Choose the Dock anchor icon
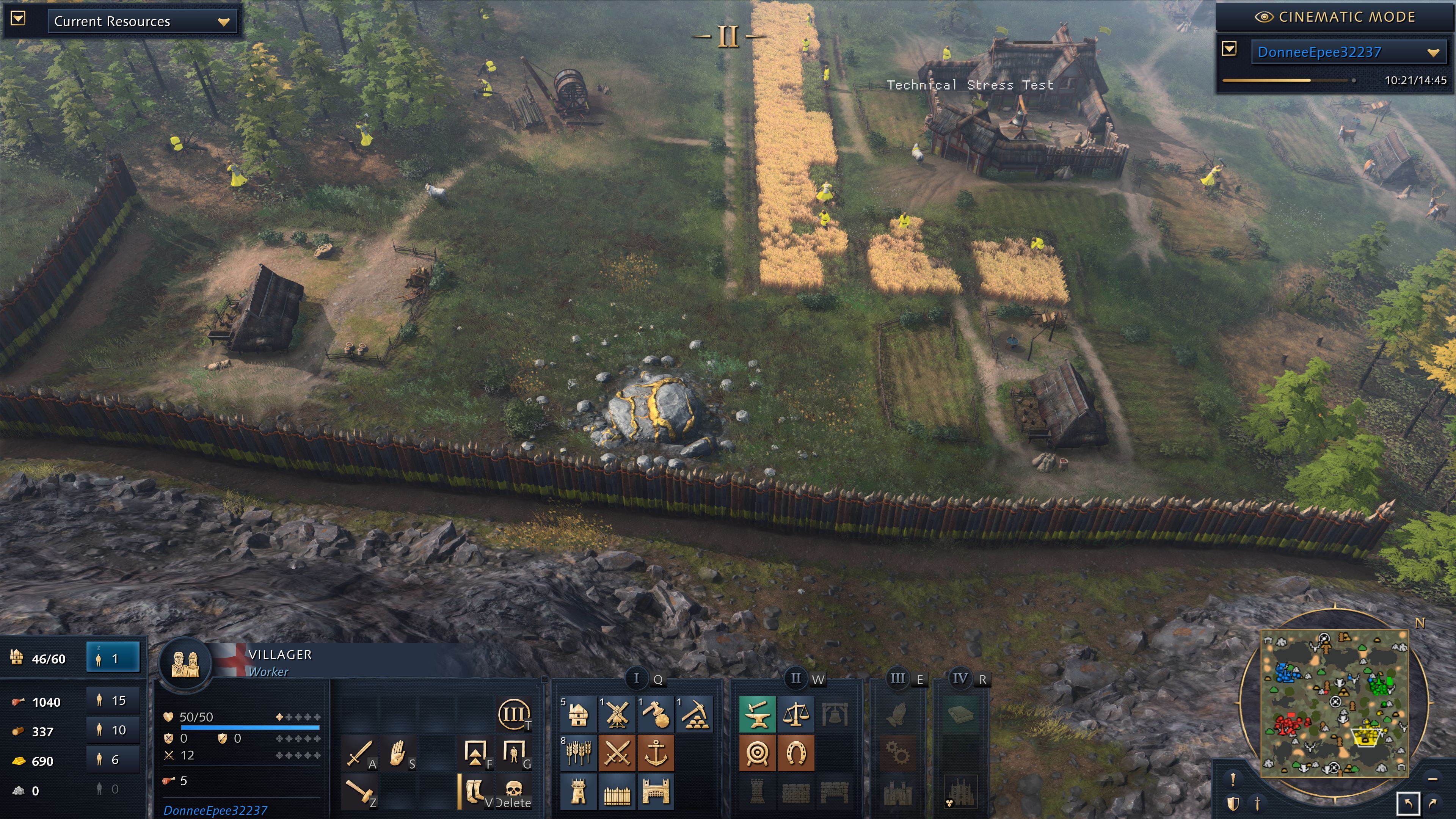Image resolution: width=1456 pixels, height=819 pixels. point(656,753)
